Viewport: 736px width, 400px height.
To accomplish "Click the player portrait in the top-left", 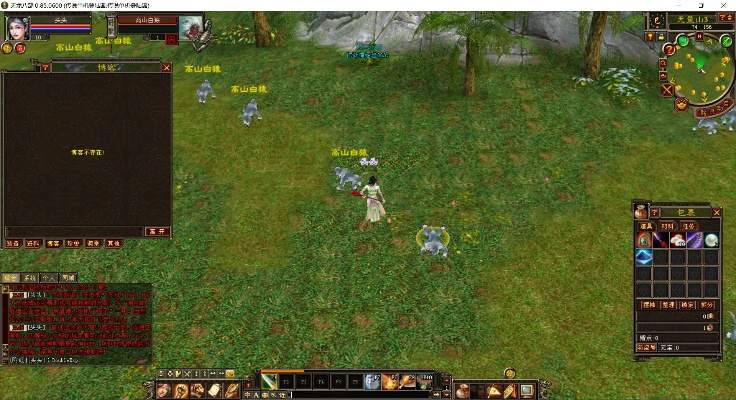I will [19, 27].
